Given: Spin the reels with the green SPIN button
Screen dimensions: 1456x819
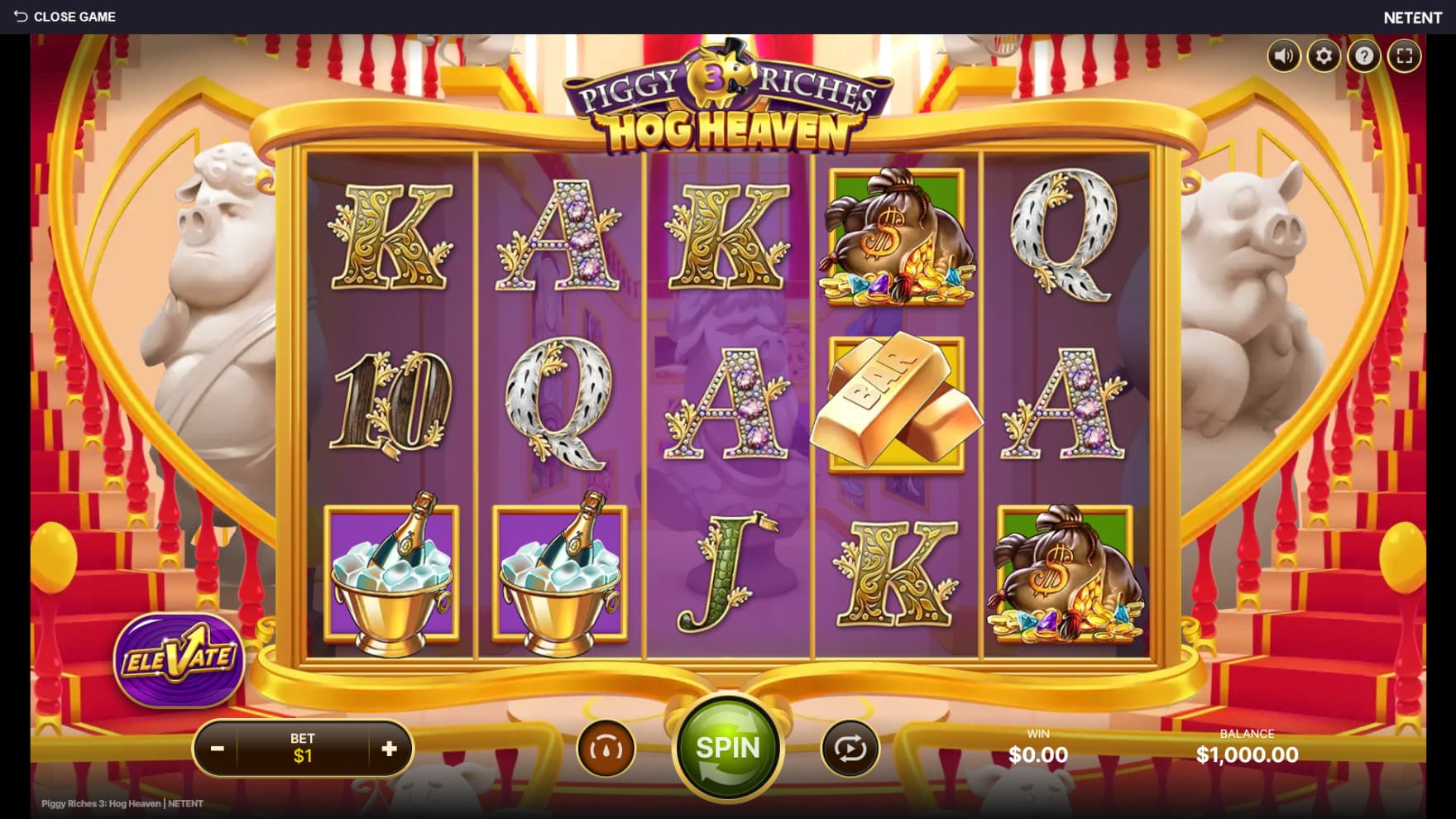Looking at the screenshot, I should pyautogui.click(x=727, y=749).
